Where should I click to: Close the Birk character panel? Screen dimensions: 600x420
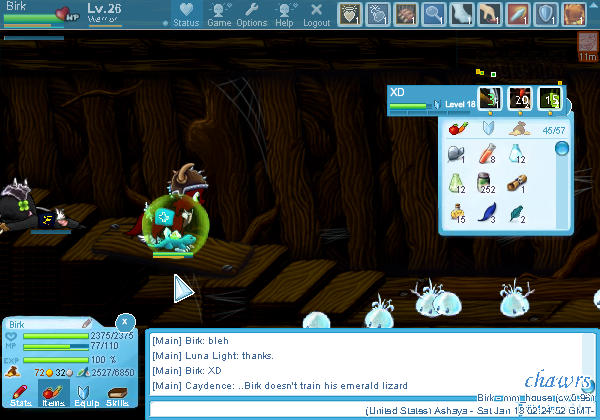[x=124, y=322]
